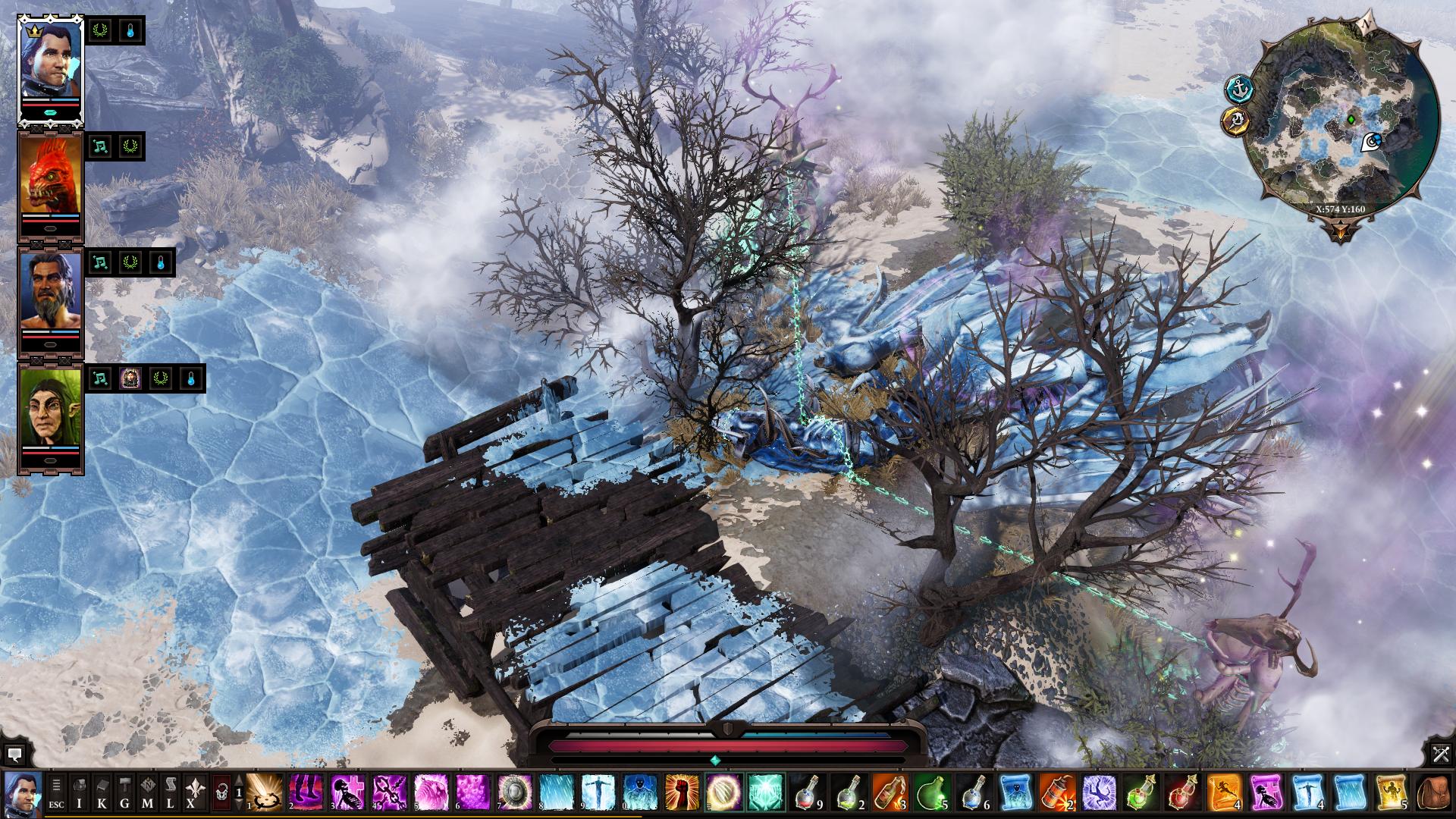1456x819 pixels.
Task: Open the map with the M button
Action: coord(147,793)
